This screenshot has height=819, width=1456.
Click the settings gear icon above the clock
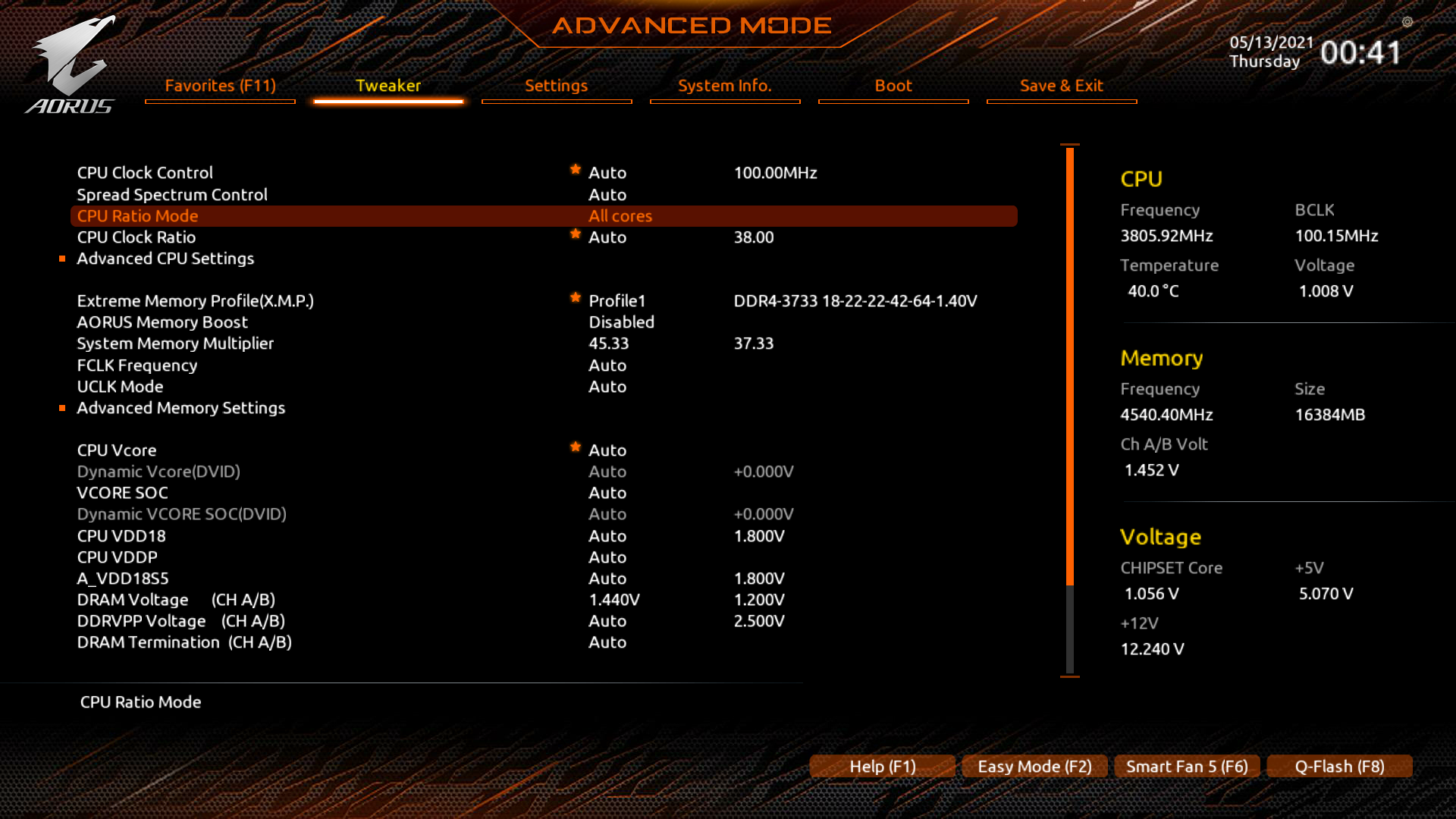[1407, 22]
